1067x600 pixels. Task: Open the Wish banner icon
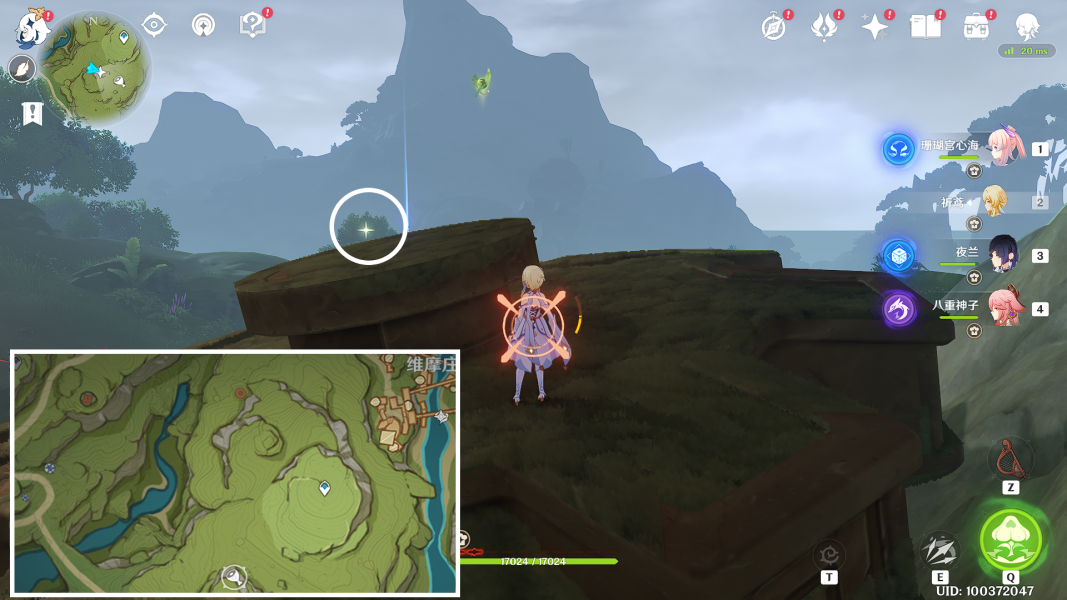[823, 27]
